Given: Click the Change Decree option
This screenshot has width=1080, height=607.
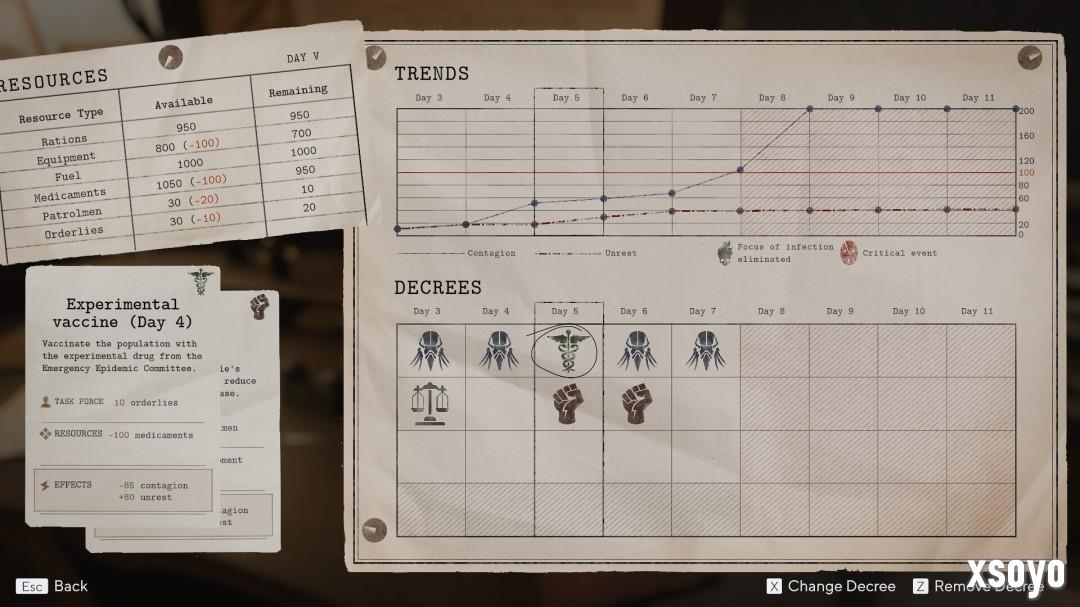Looking at the screenshot, I should coord(831,586).
